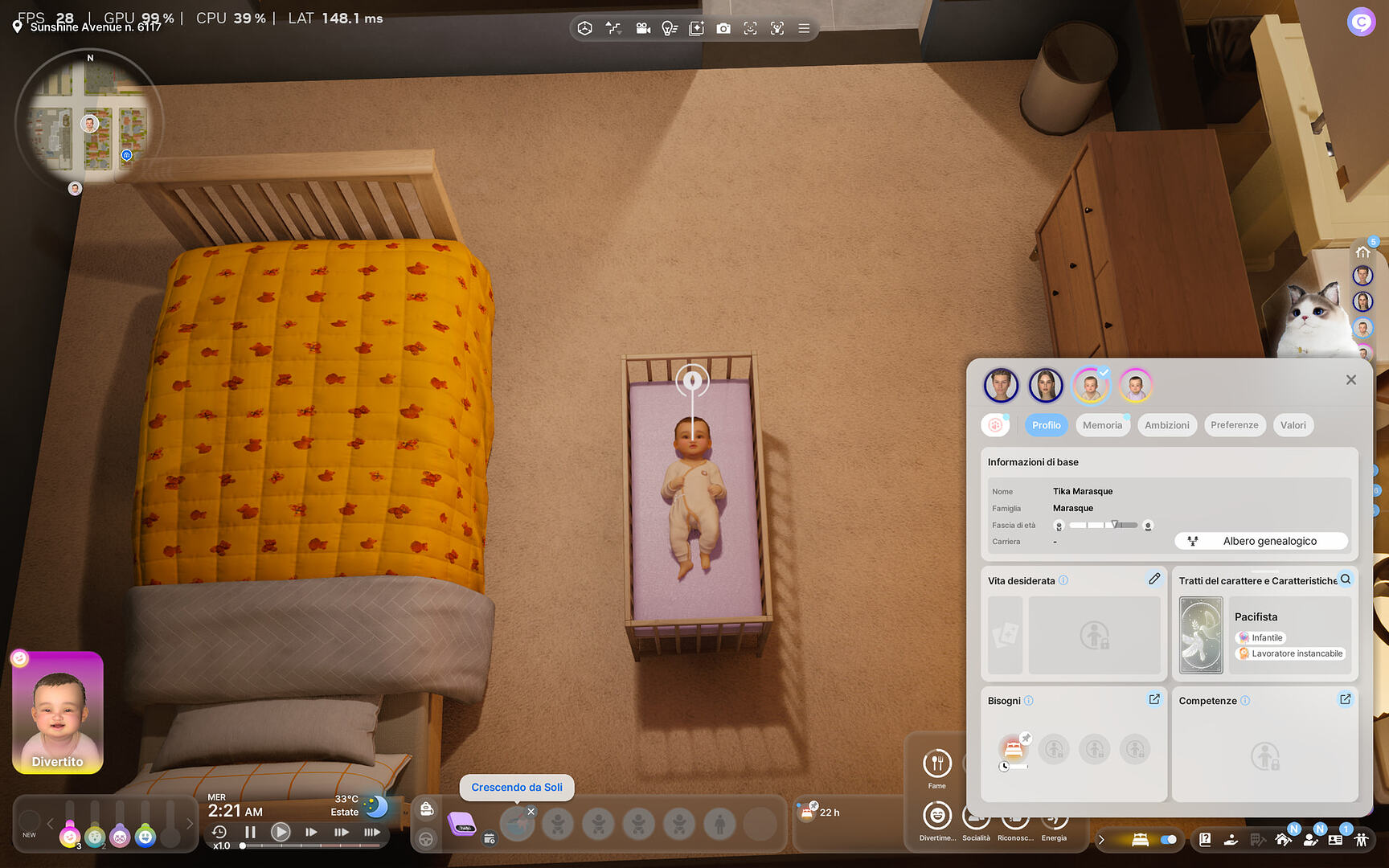Viewport: 1389px width, 868px height.
Task: Adjust the Fascia di età age slider
Action: click(x=1116, y=525)
